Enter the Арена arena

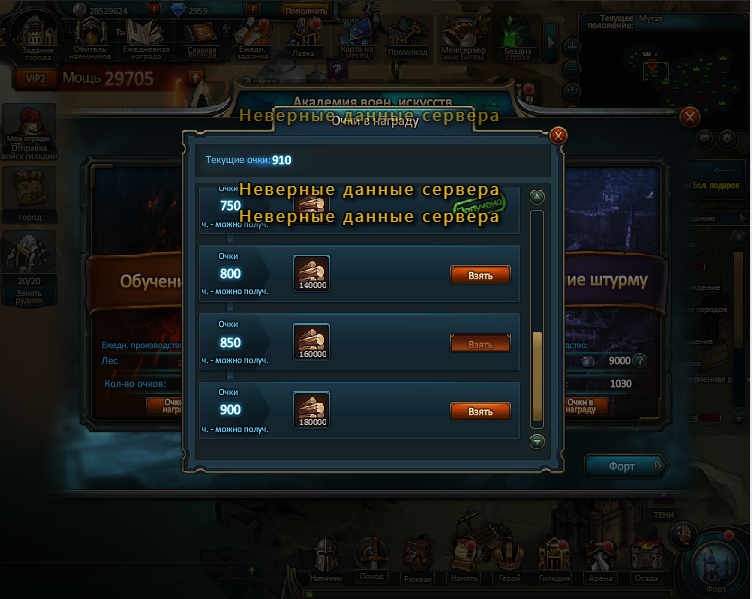point(600,558)
